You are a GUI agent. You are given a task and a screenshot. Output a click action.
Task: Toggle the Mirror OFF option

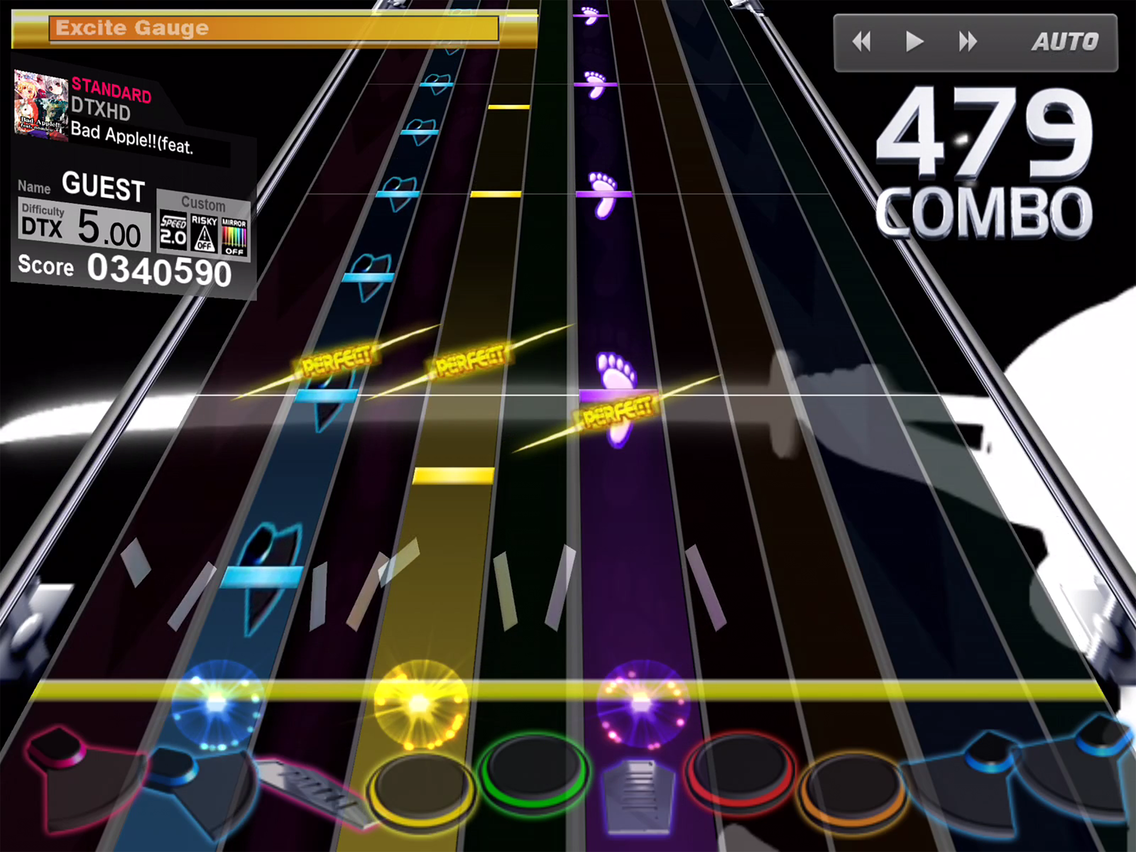[x=235, y=232]
